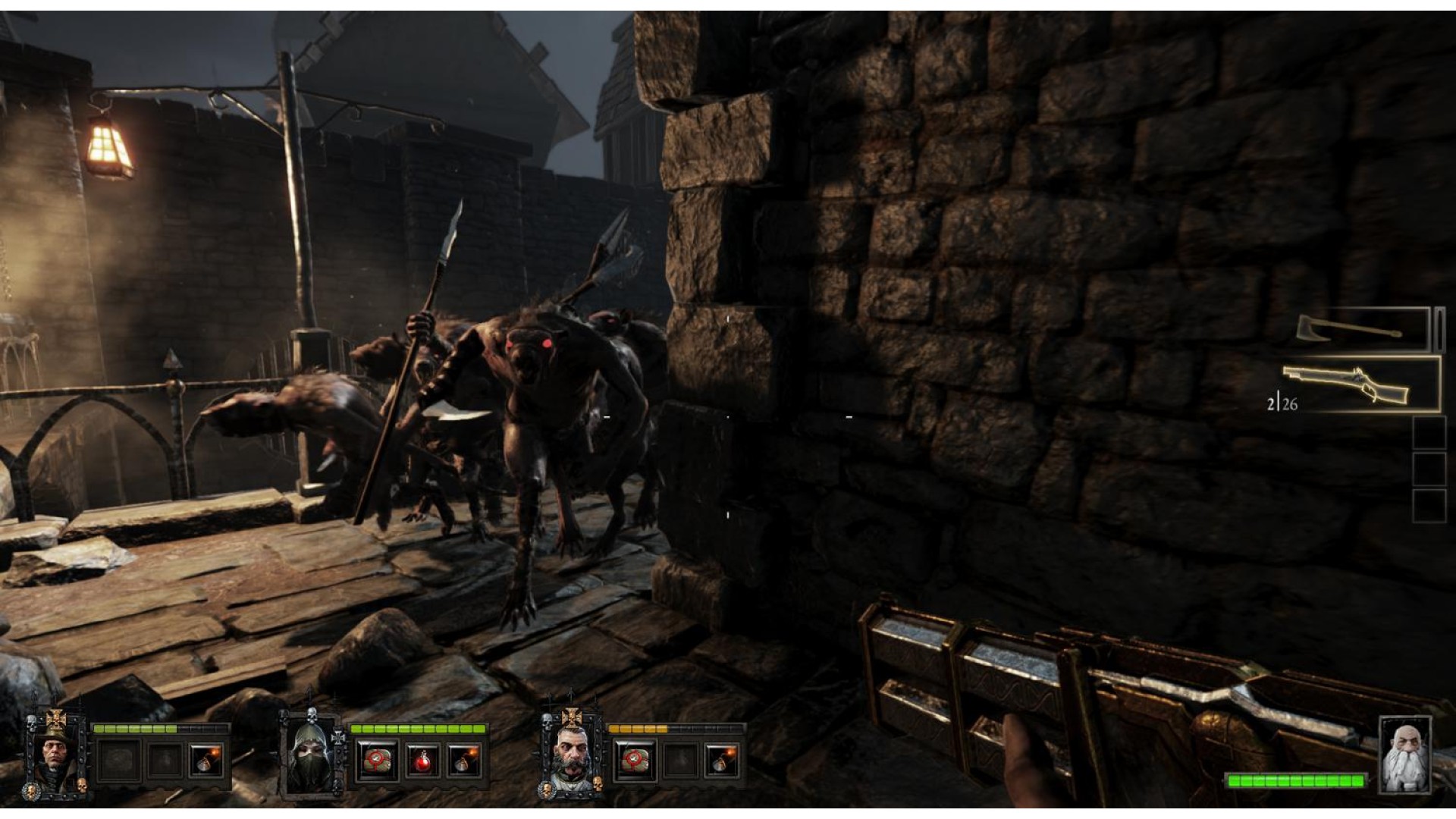The image size is (1456, 819).
Task: Click the hooded teammate's red potion slot
Action: (421, 760)
